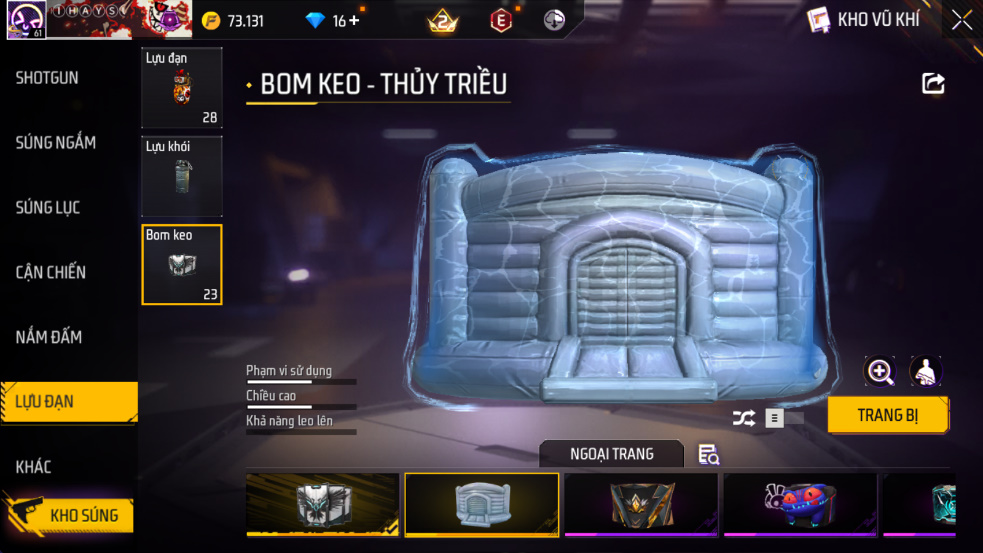Open the Ngoại Trang tab

pyautogui.click(x=611, y=454)
